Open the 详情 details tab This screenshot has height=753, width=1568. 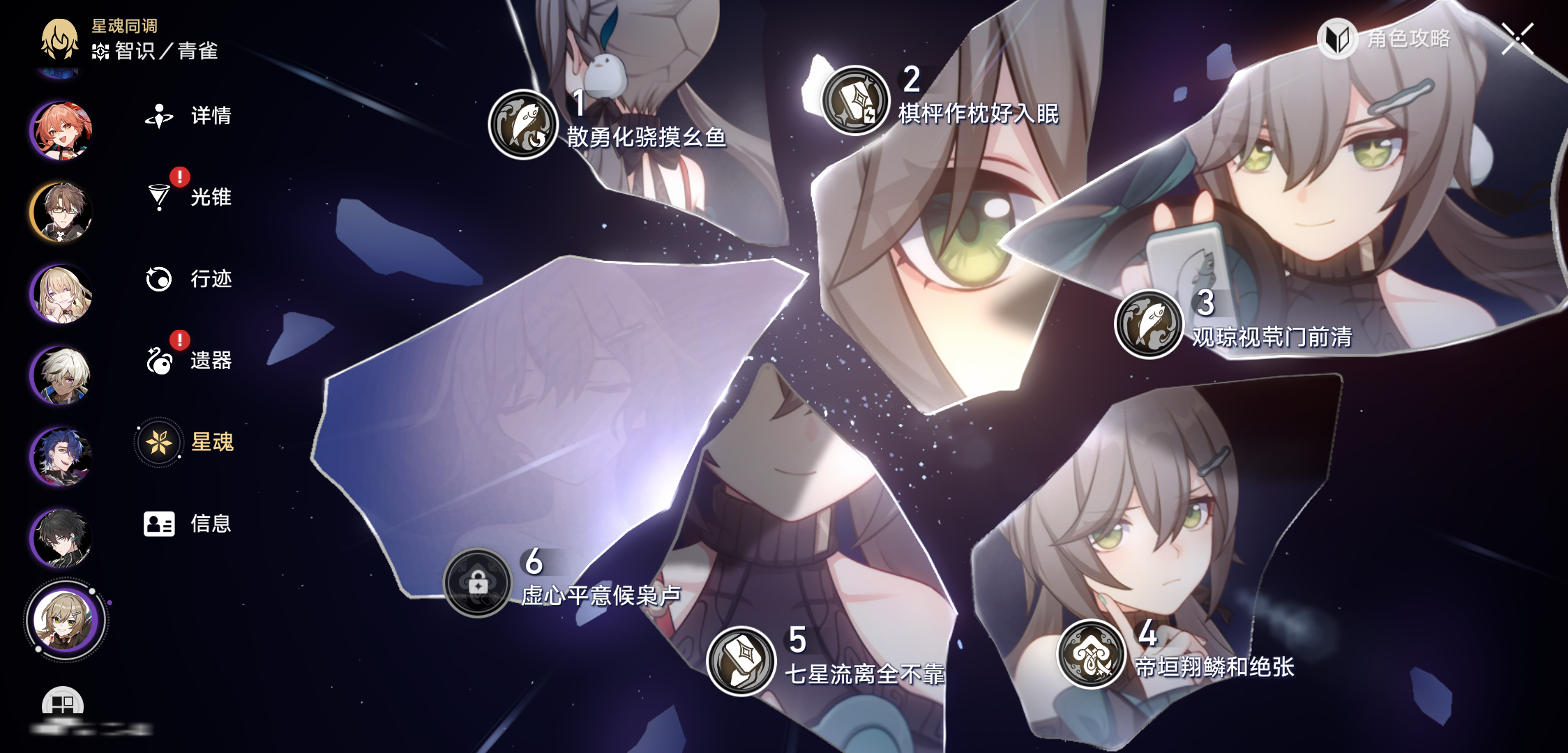point(188,116)
